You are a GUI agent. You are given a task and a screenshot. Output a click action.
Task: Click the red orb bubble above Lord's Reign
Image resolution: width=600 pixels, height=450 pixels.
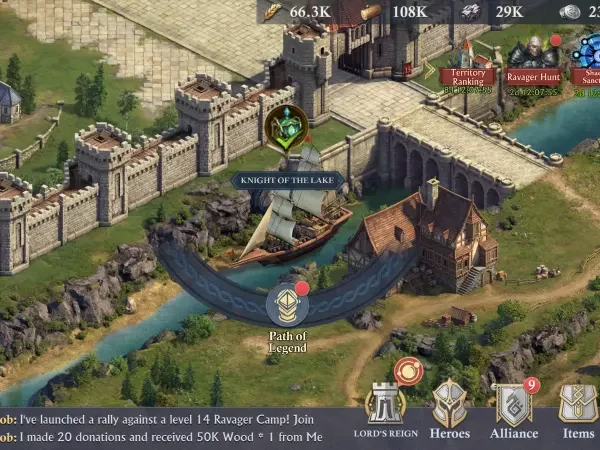click(407, 372)
